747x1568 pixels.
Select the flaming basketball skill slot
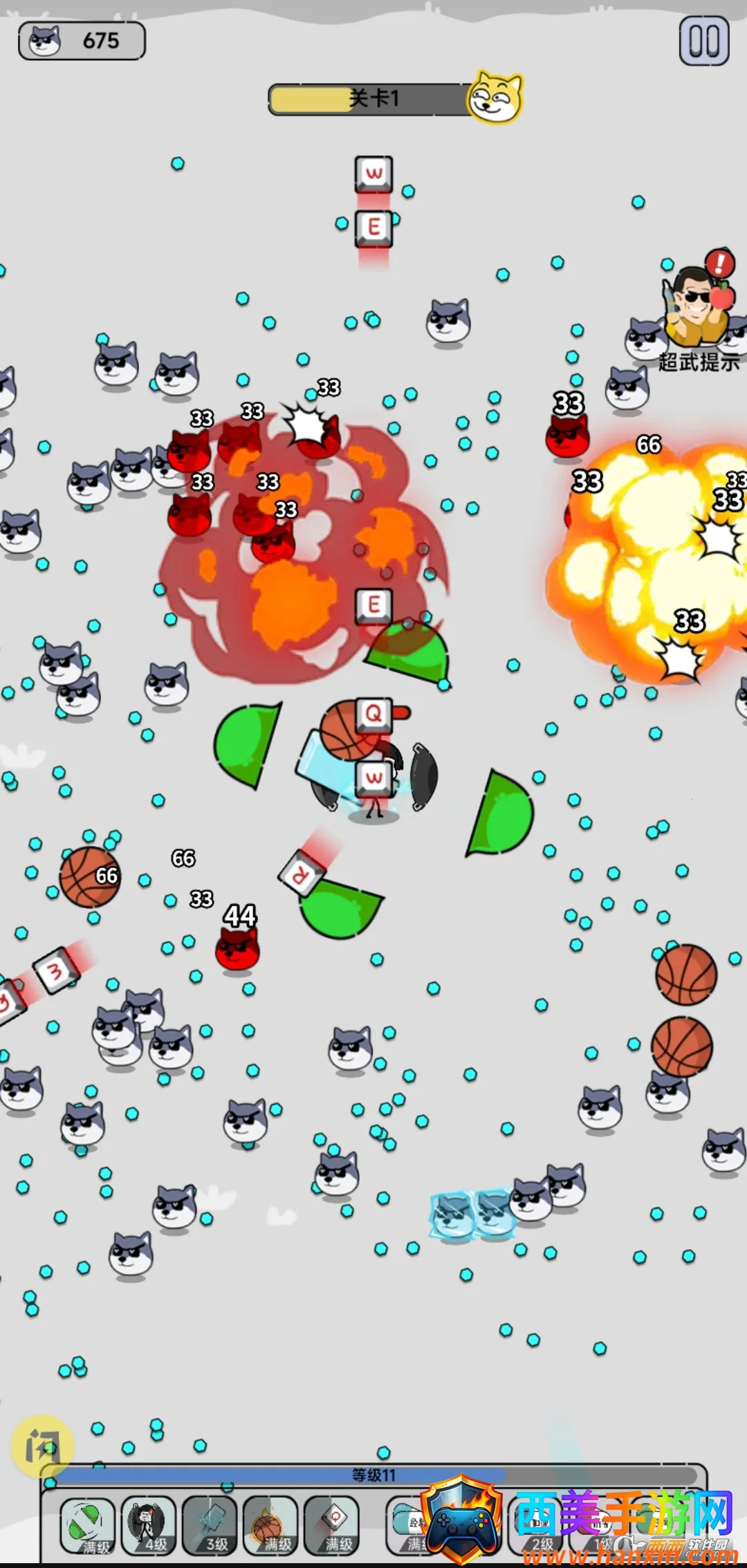pos(270,1525)
